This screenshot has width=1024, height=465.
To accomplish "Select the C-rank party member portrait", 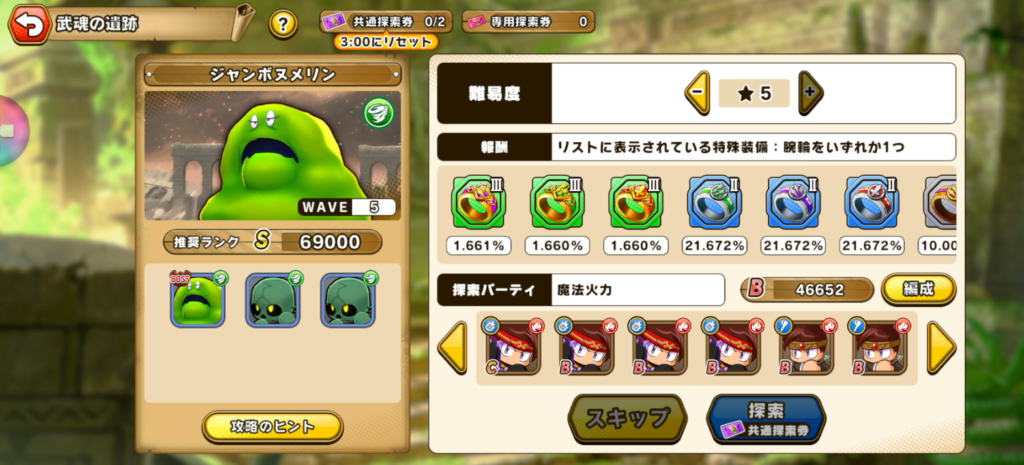I will pyautogui.click(x=512, y=347).
